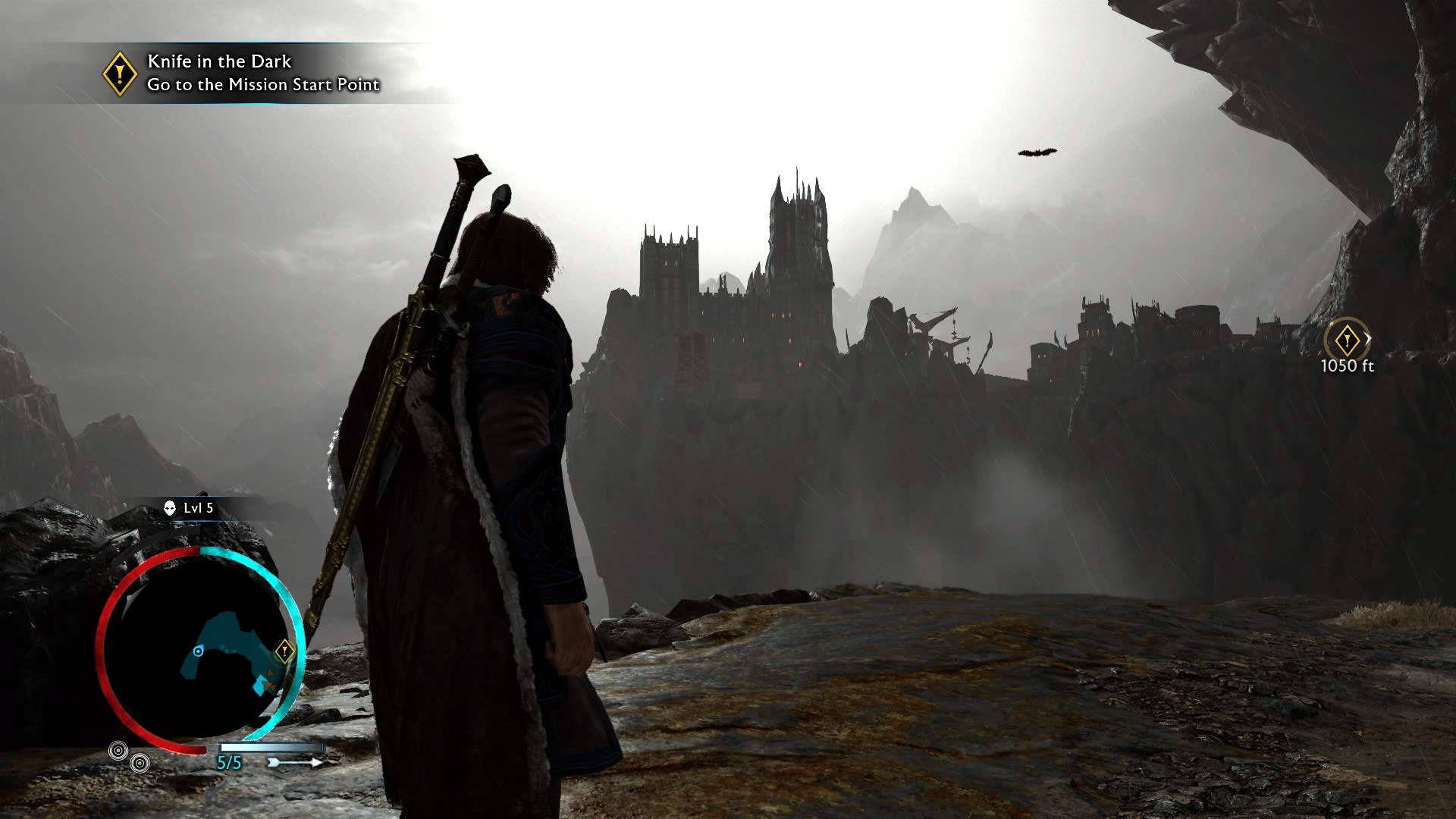This screenshot has width=1456, height=819.
Task: Select the mission marker on the minimap
Action: 284,650
